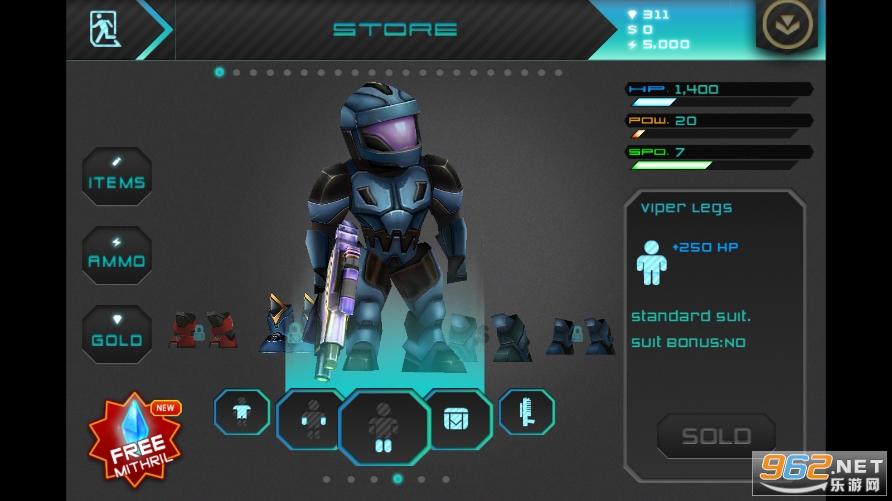
Task: Open the AMMO shop category
Action: pos(117,256)
